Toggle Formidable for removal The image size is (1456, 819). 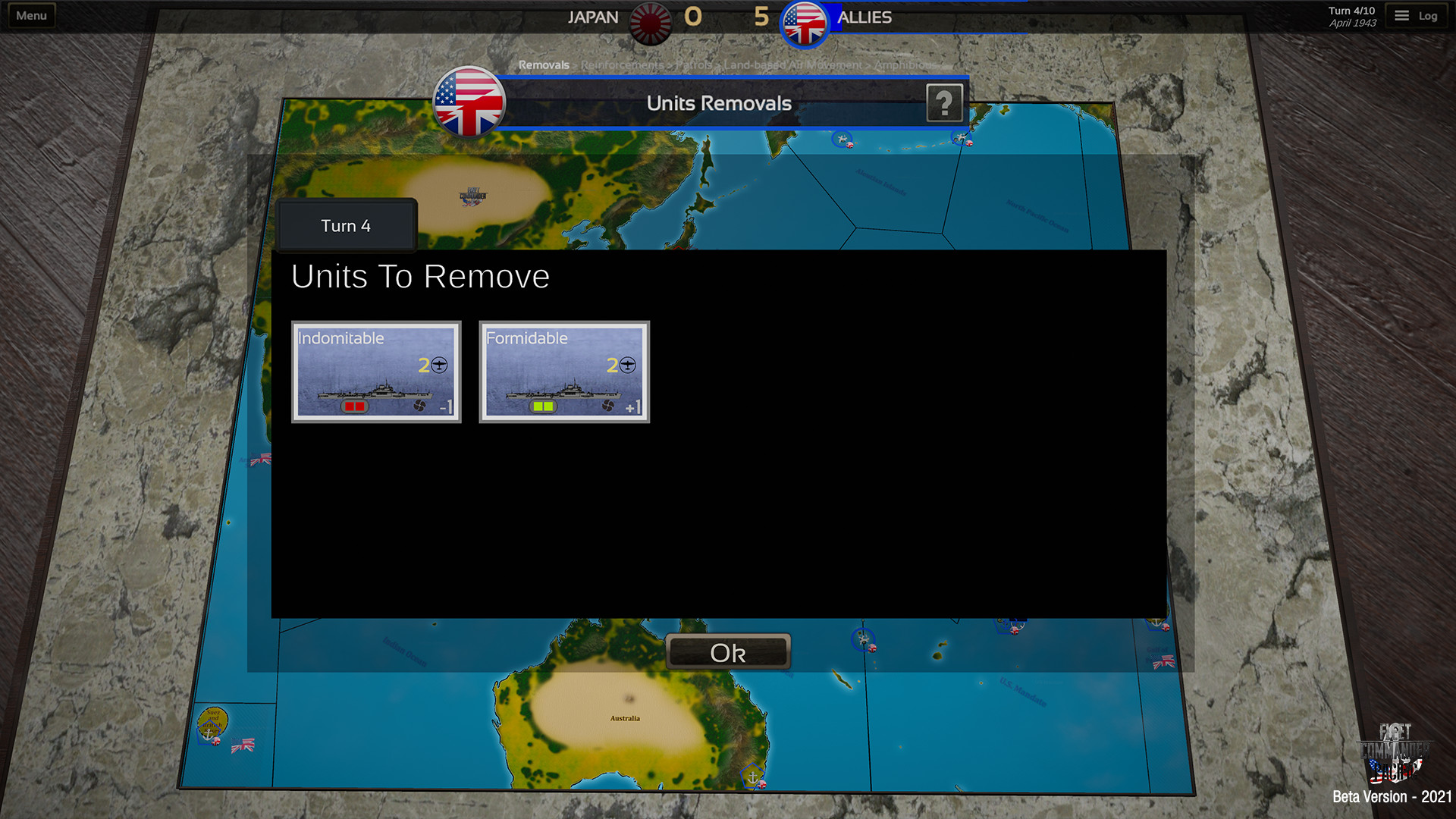tap(564, 372)
